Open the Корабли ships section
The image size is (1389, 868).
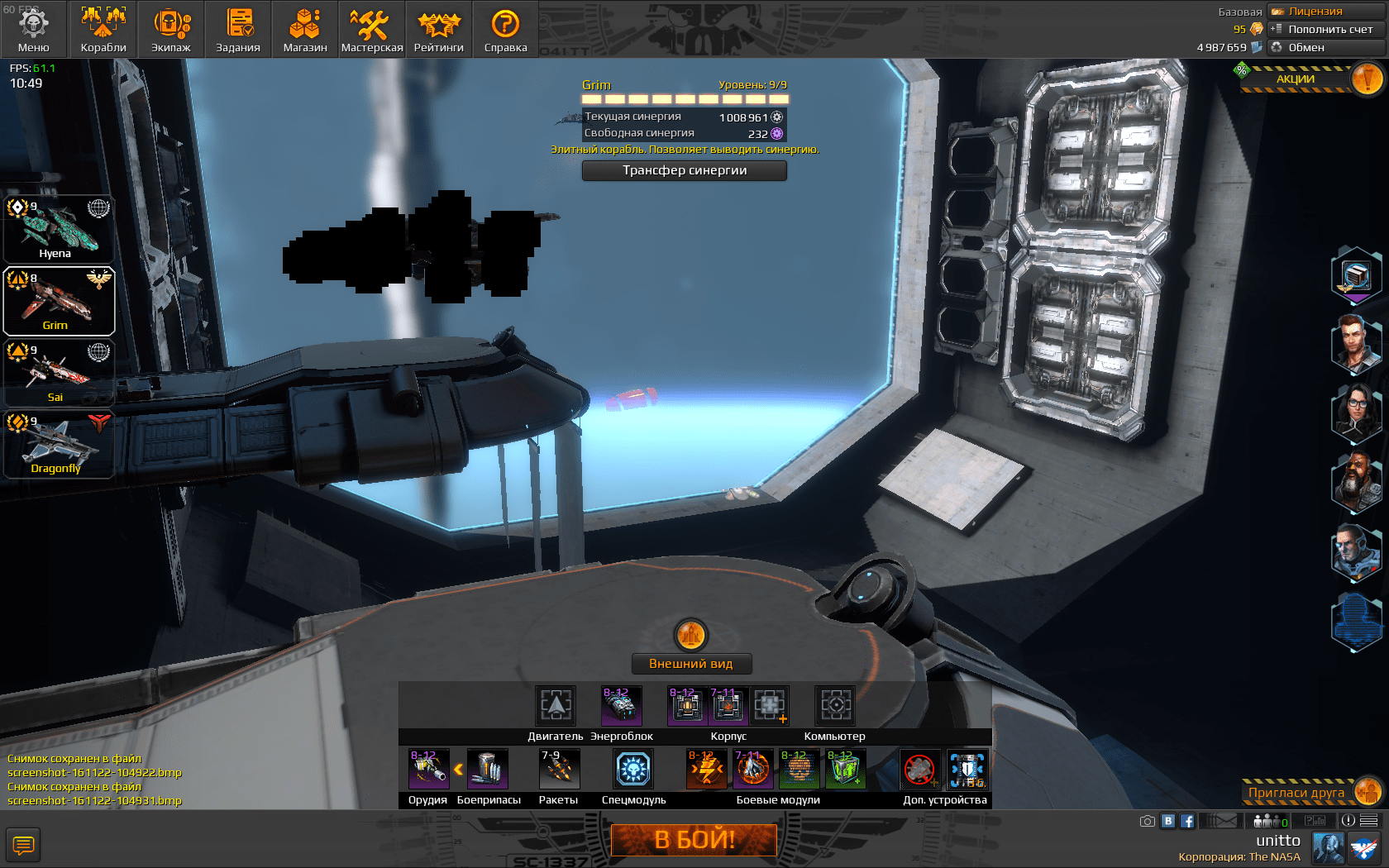click(x=103, y=29)
